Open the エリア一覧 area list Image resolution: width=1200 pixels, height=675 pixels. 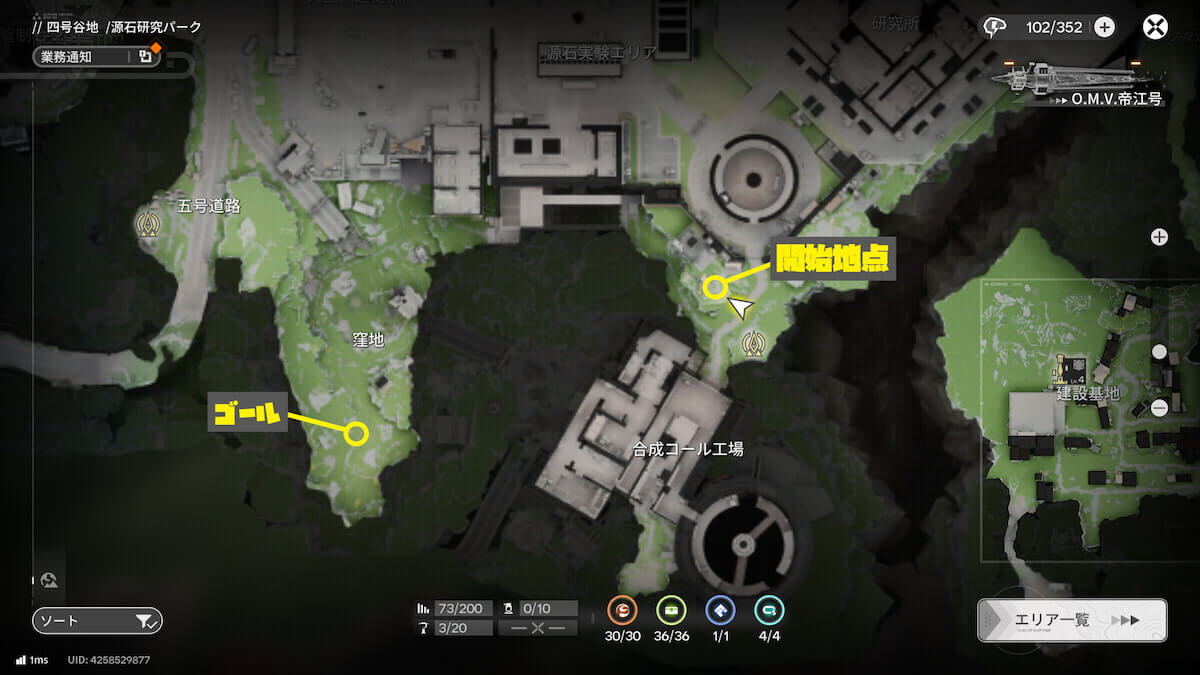click(x=1072, y=620)
